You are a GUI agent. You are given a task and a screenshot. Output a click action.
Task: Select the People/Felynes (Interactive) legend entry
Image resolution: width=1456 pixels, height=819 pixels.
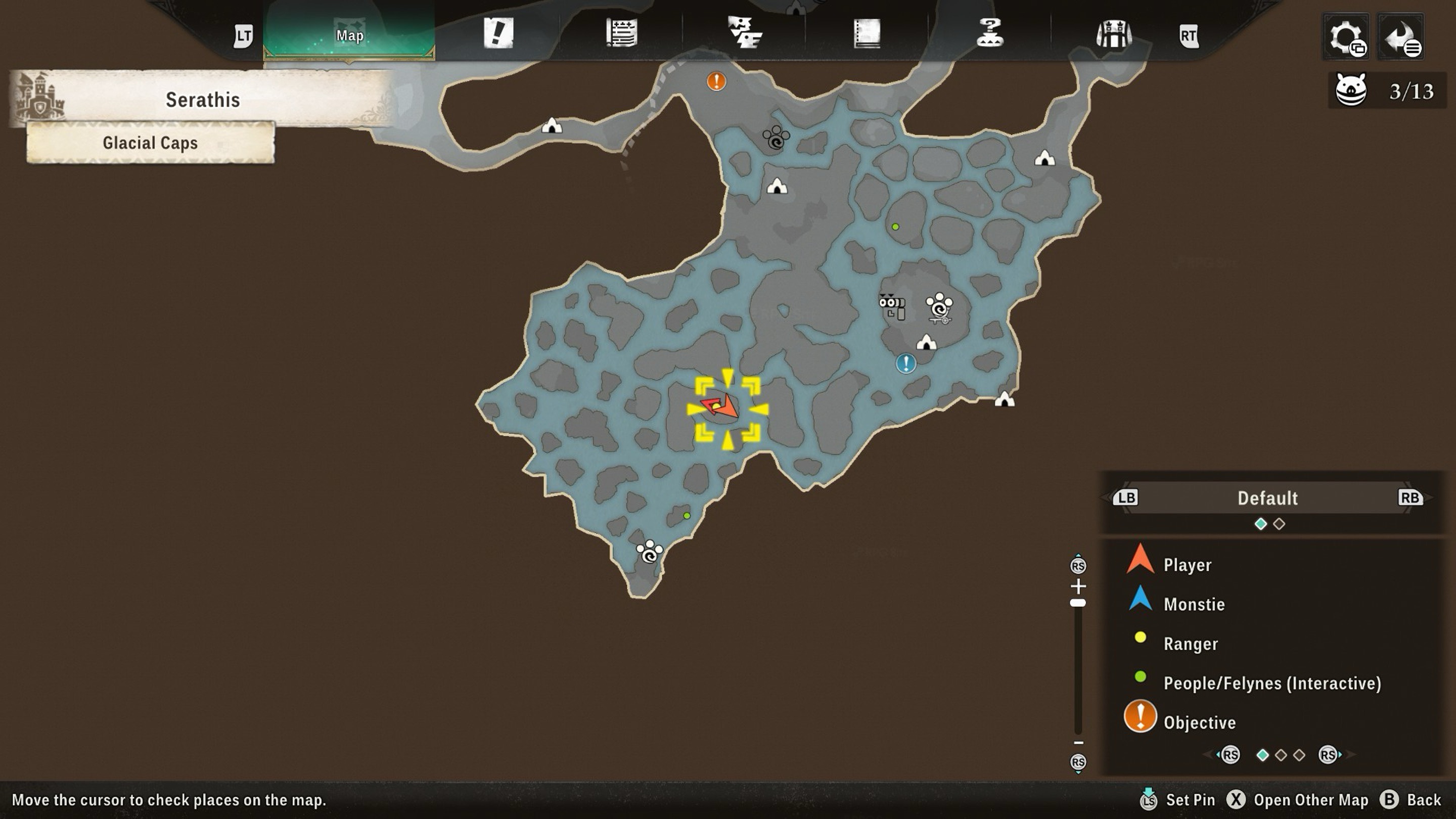pos(1272,684)
